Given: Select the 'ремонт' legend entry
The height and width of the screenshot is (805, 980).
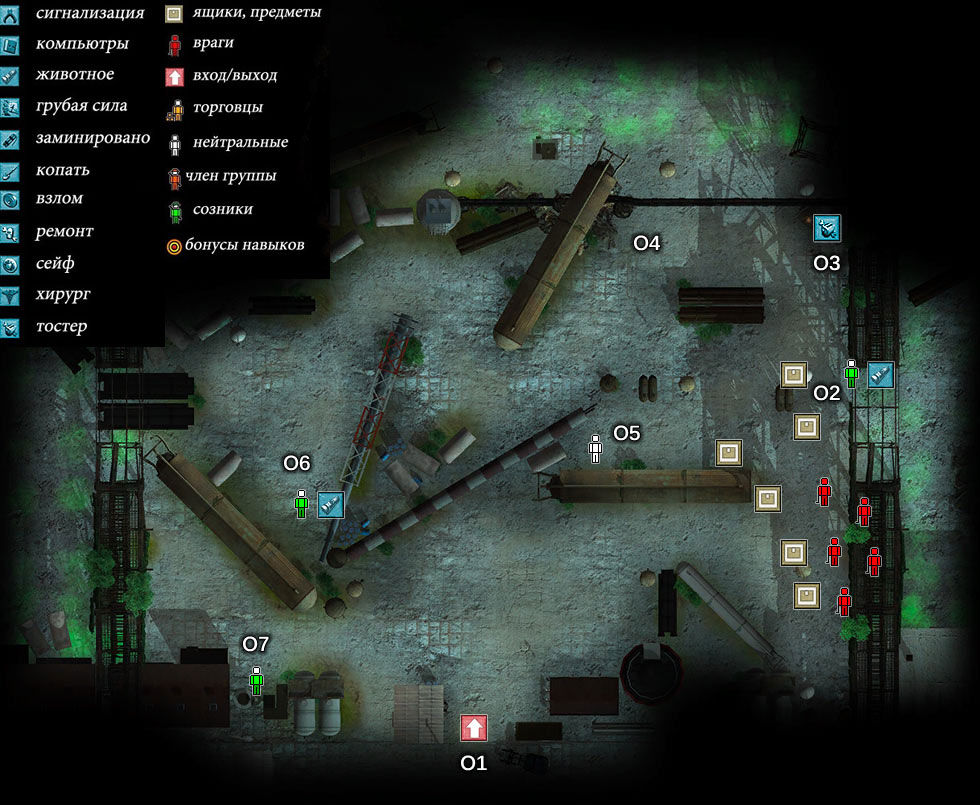Looking at the screenshot, I should tap(64, 231).
